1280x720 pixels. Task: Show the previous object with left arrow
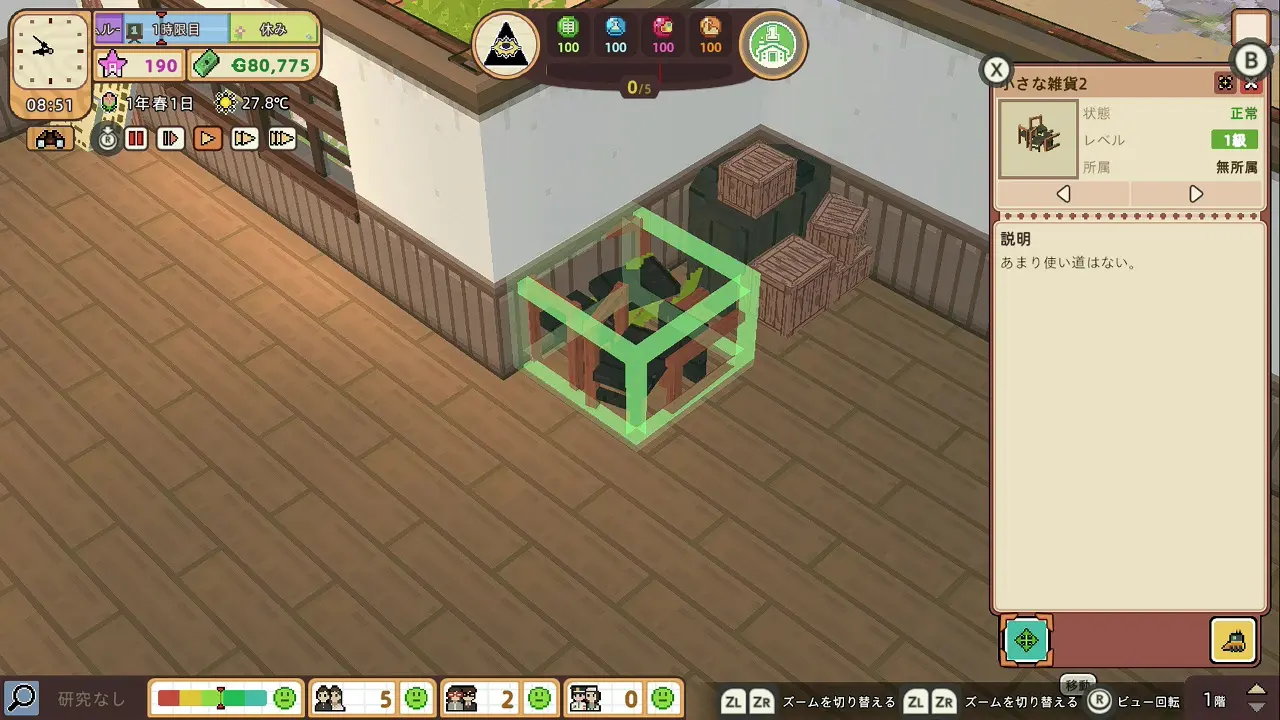click(1063, 194)
